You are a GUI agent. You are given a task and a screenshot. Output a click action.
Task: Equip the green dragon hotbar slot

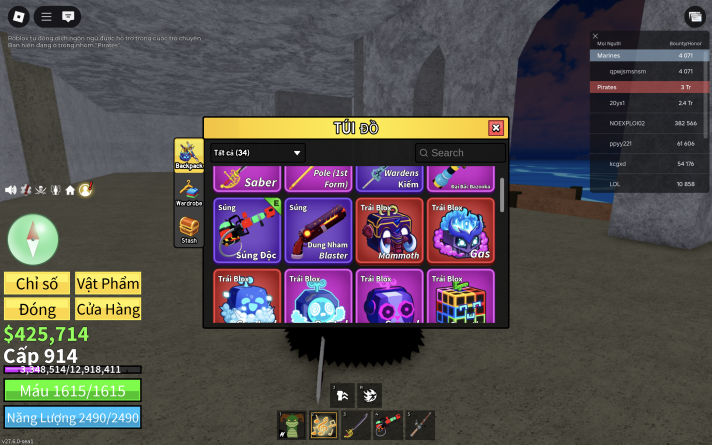point(293,425)
